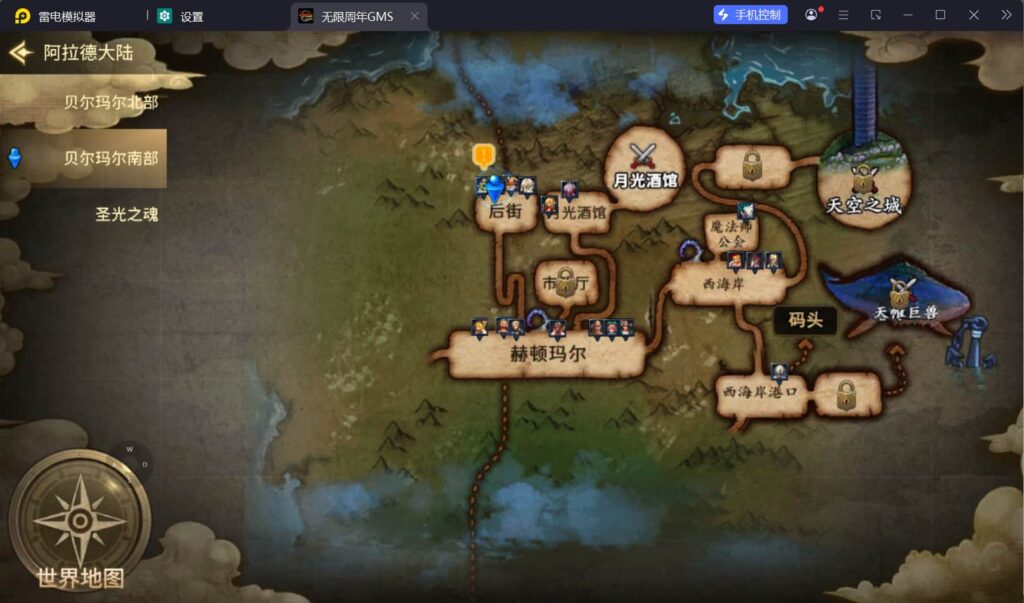
Task: Switch to the 贝尔玛尔北部 region tab
Action: point(110,102)
